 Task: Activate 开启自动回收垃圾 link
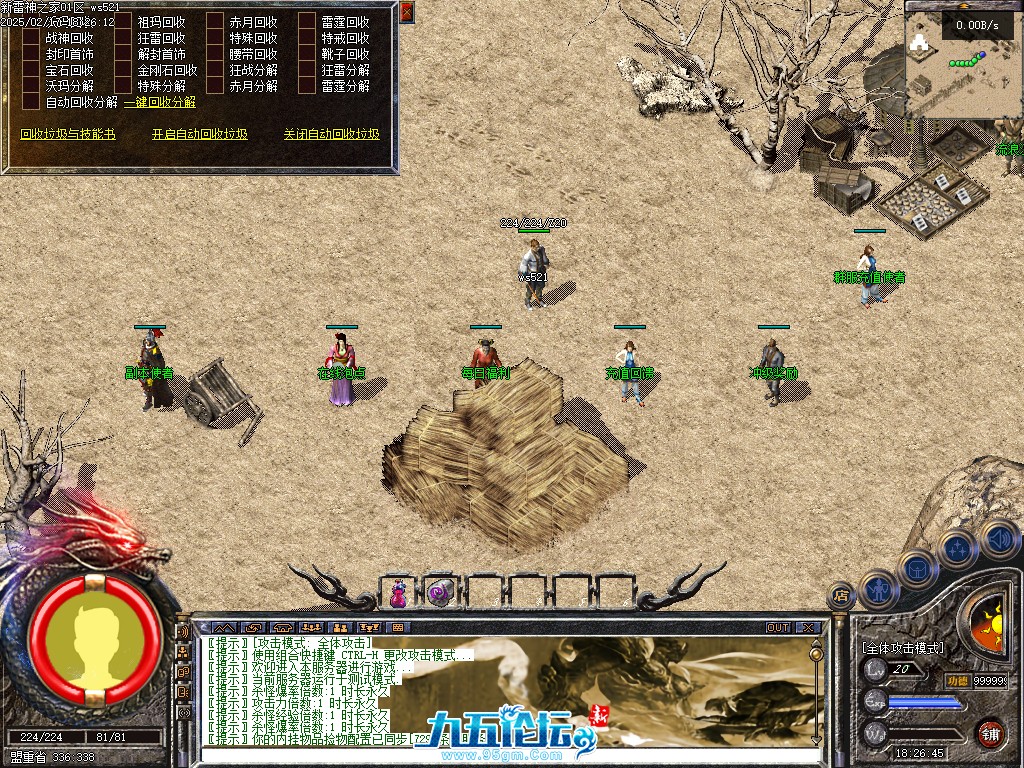[x=200, y=134]
